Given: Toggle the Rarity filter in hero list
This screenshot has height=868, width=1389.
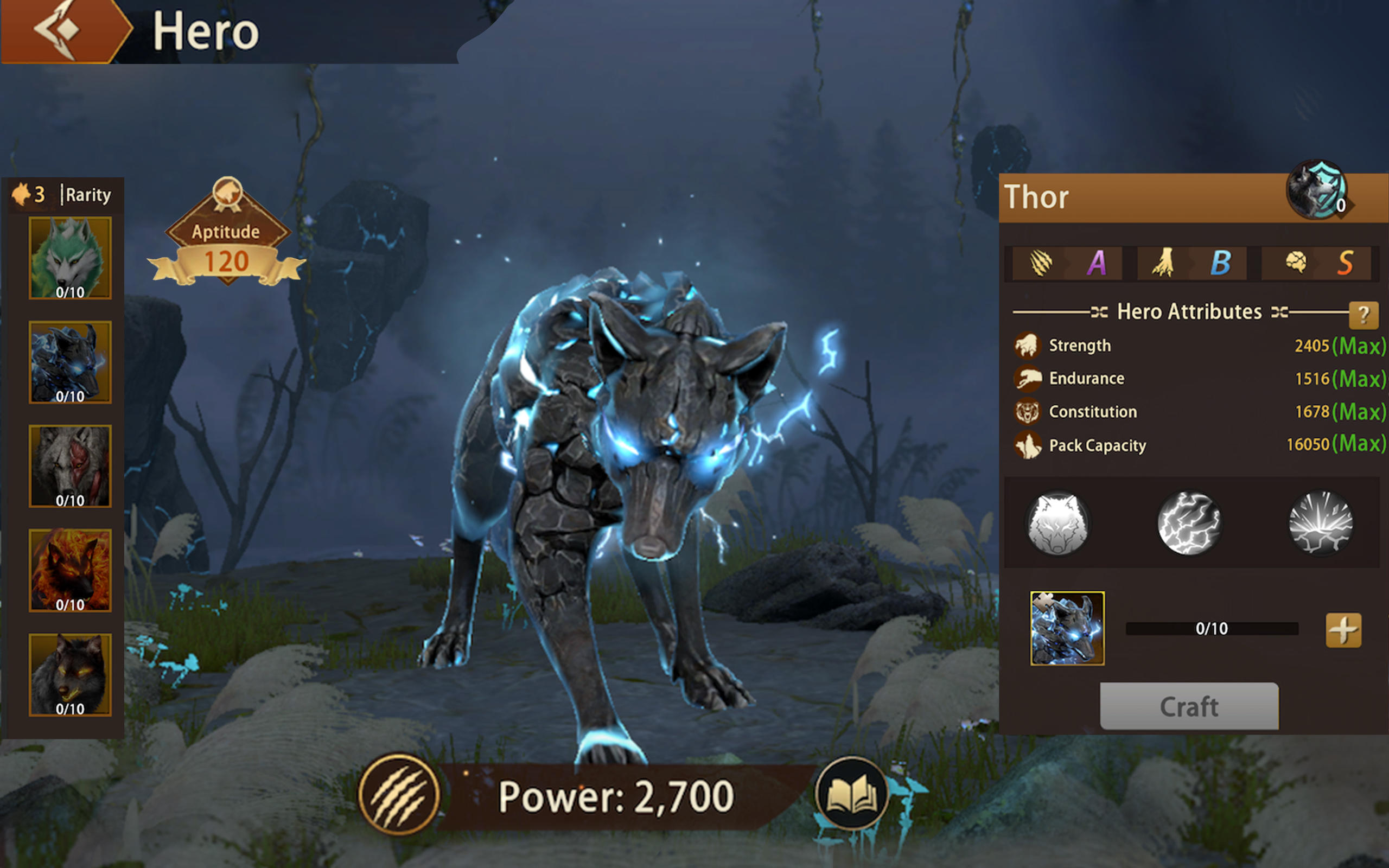Looking at the screenshot, I should [x=87, y=195].
